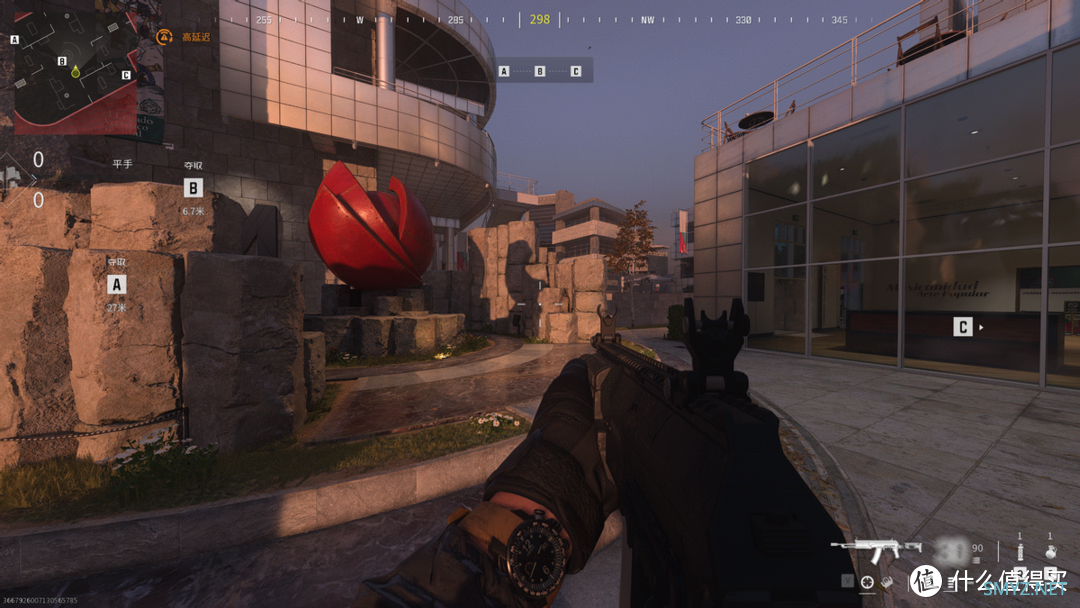Click flag B in the top objective bar
1080x608 pixels.
[x=540, y=71]
